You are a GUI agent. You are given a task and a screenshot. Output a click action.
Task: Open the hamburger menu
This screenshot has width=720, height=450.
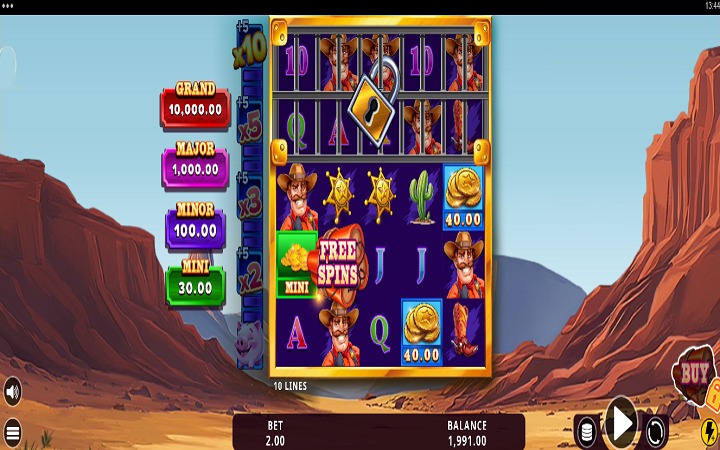12,433
